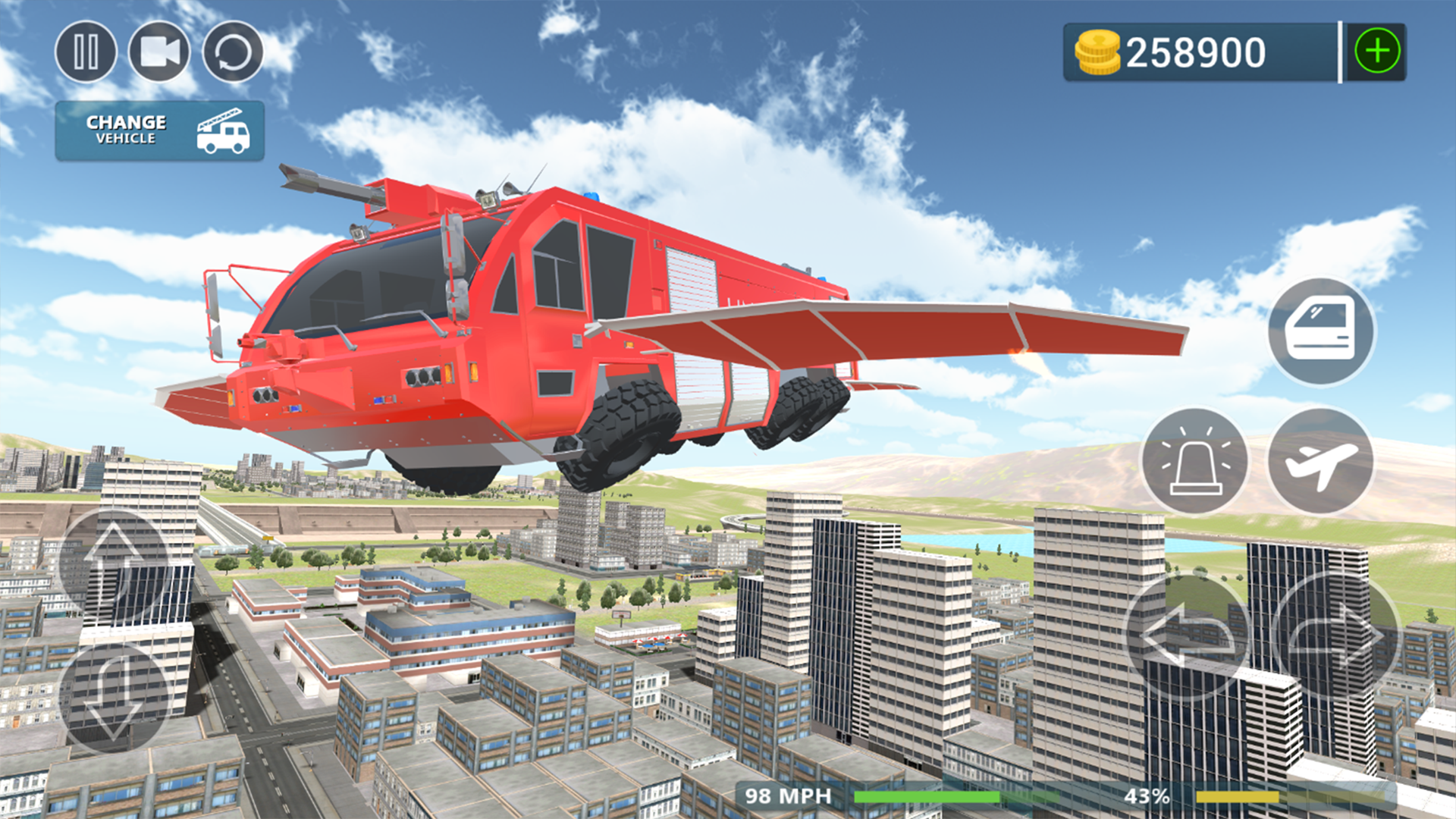Click the fire truck ladder icon
The width and height of the screenshot is (1456, 819).
[222, 130]
